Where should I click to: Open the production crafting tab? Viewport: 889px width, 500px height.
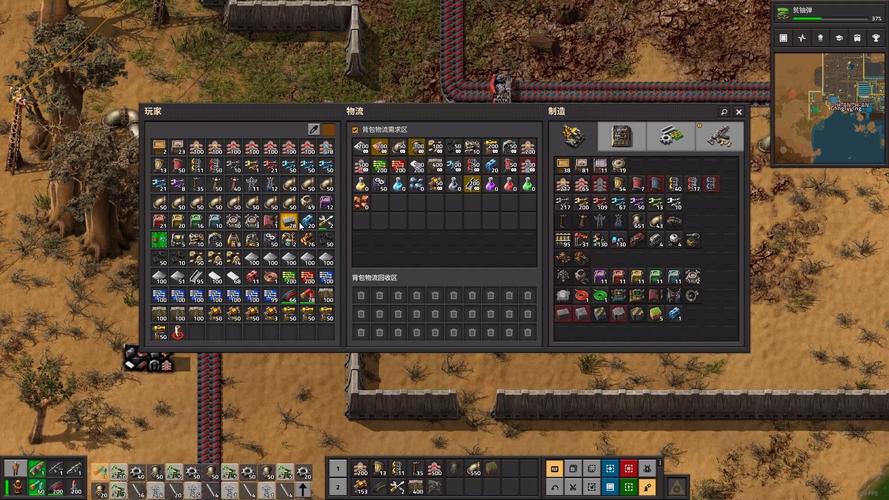click(x=622, y=136)
